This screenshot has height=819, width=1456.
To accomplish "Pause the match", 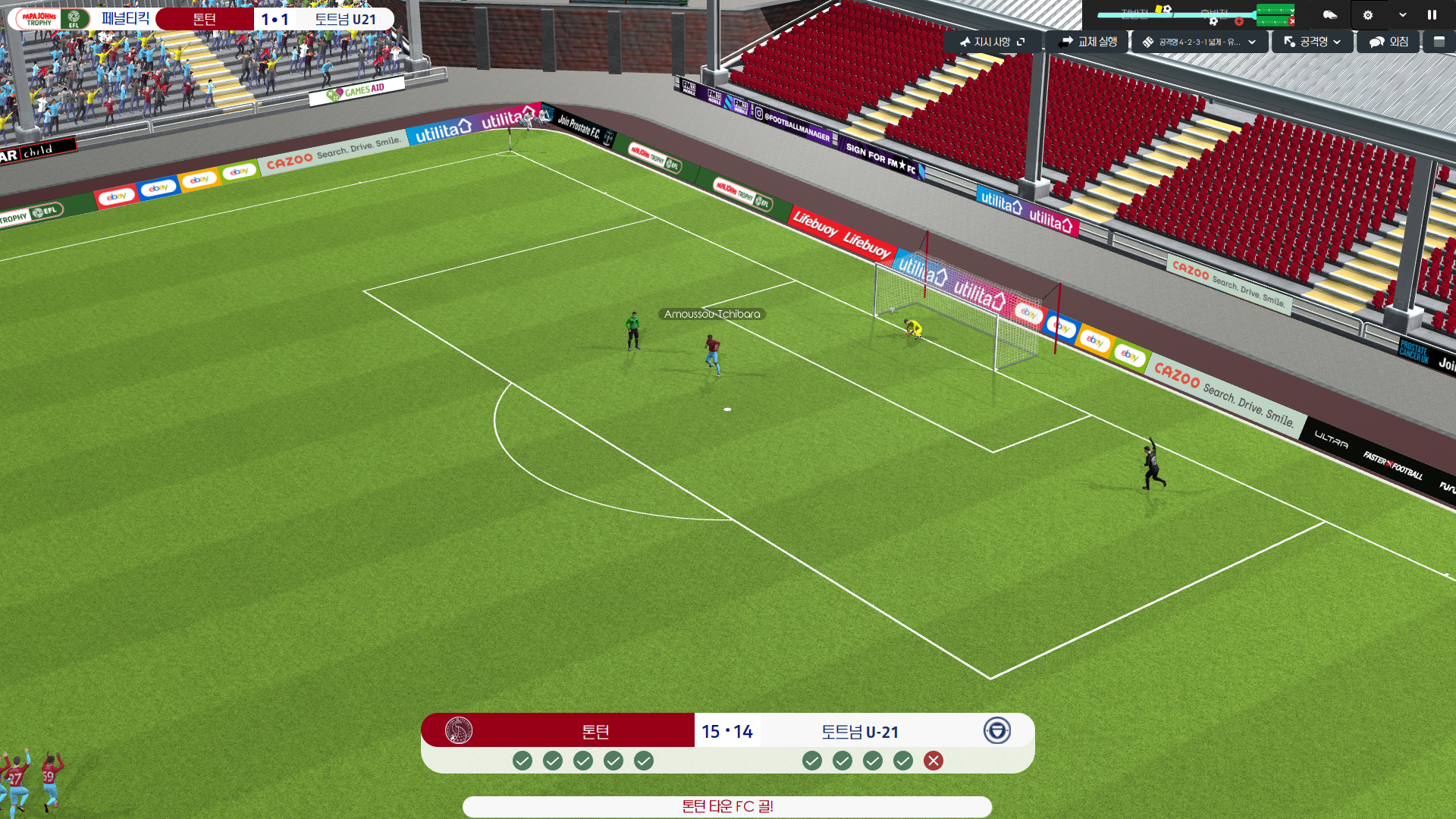I will [1432, 14].
